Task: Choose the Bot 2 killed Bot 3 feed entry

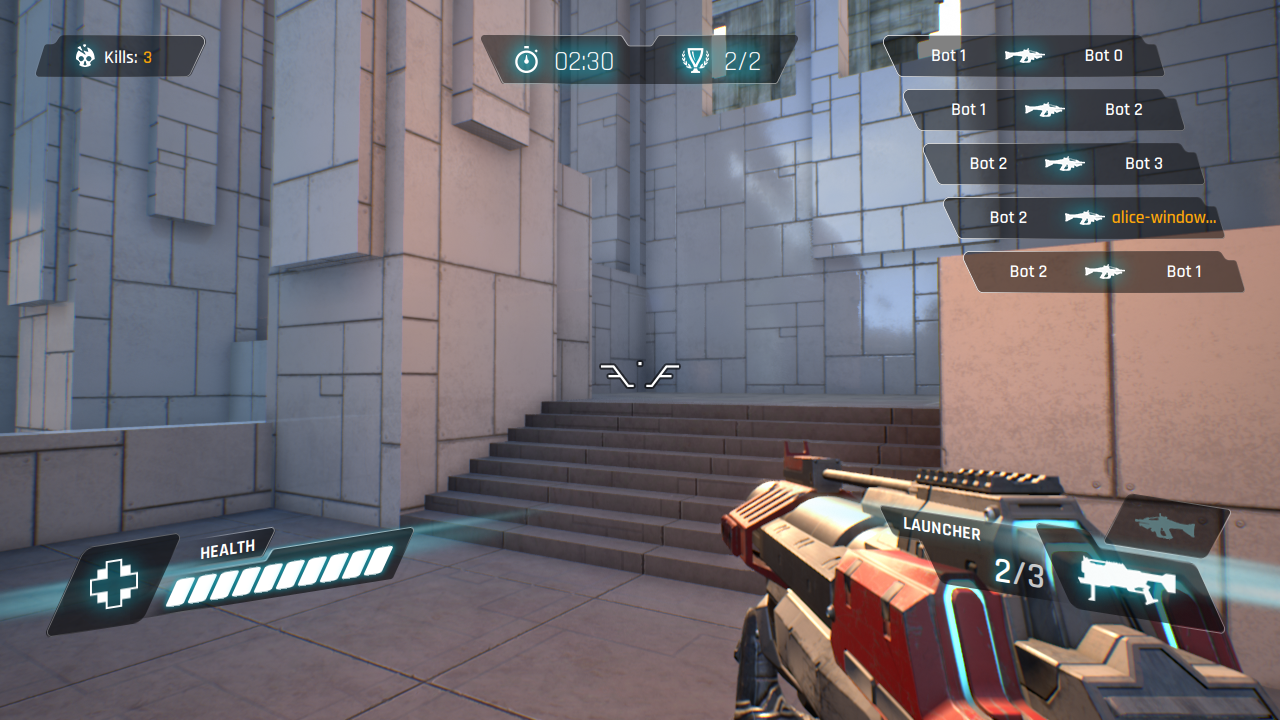Action: pos(1064,164)
